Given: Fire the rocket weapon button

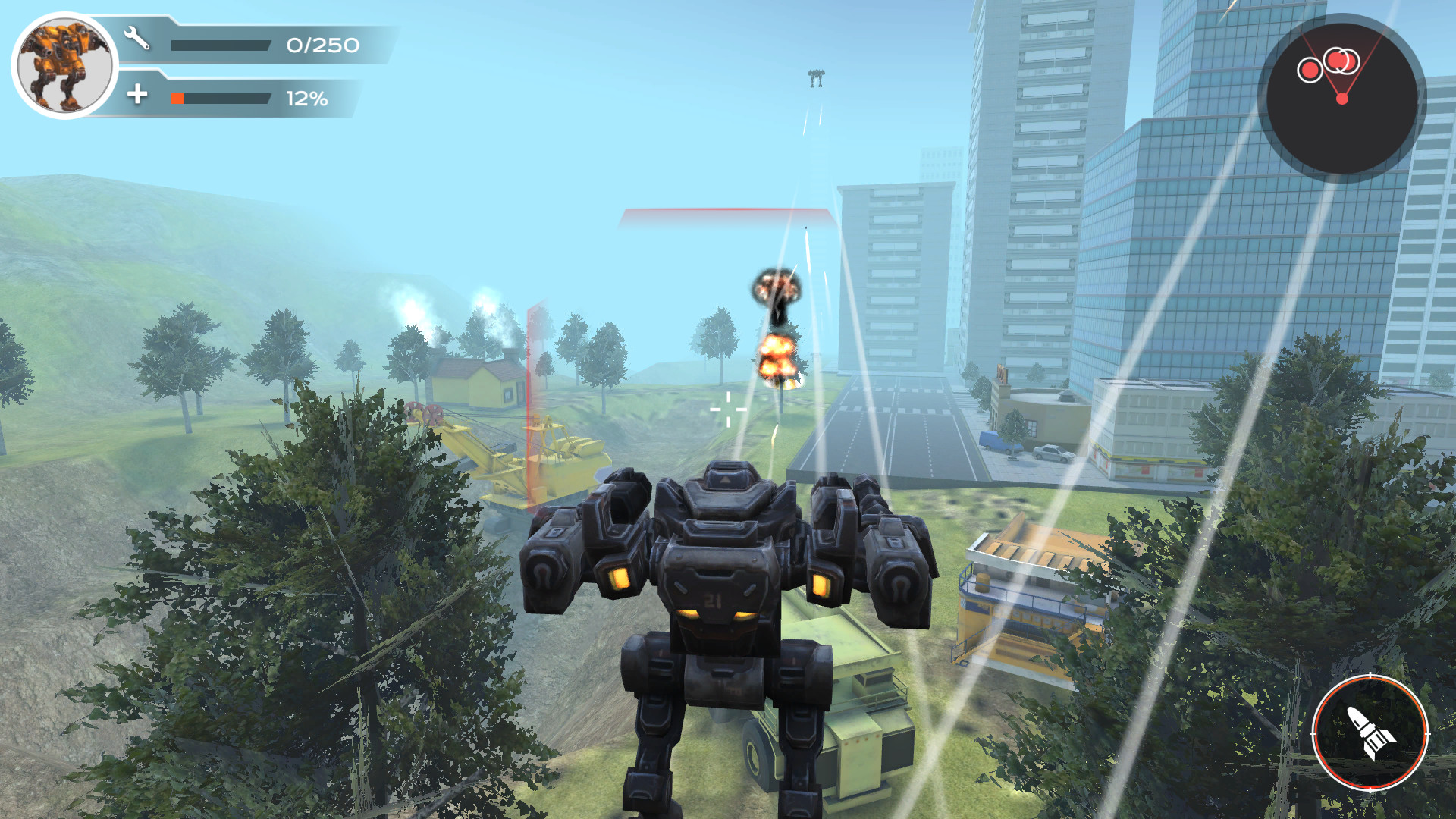Looking at the screenshot, I should [1370, 733].
